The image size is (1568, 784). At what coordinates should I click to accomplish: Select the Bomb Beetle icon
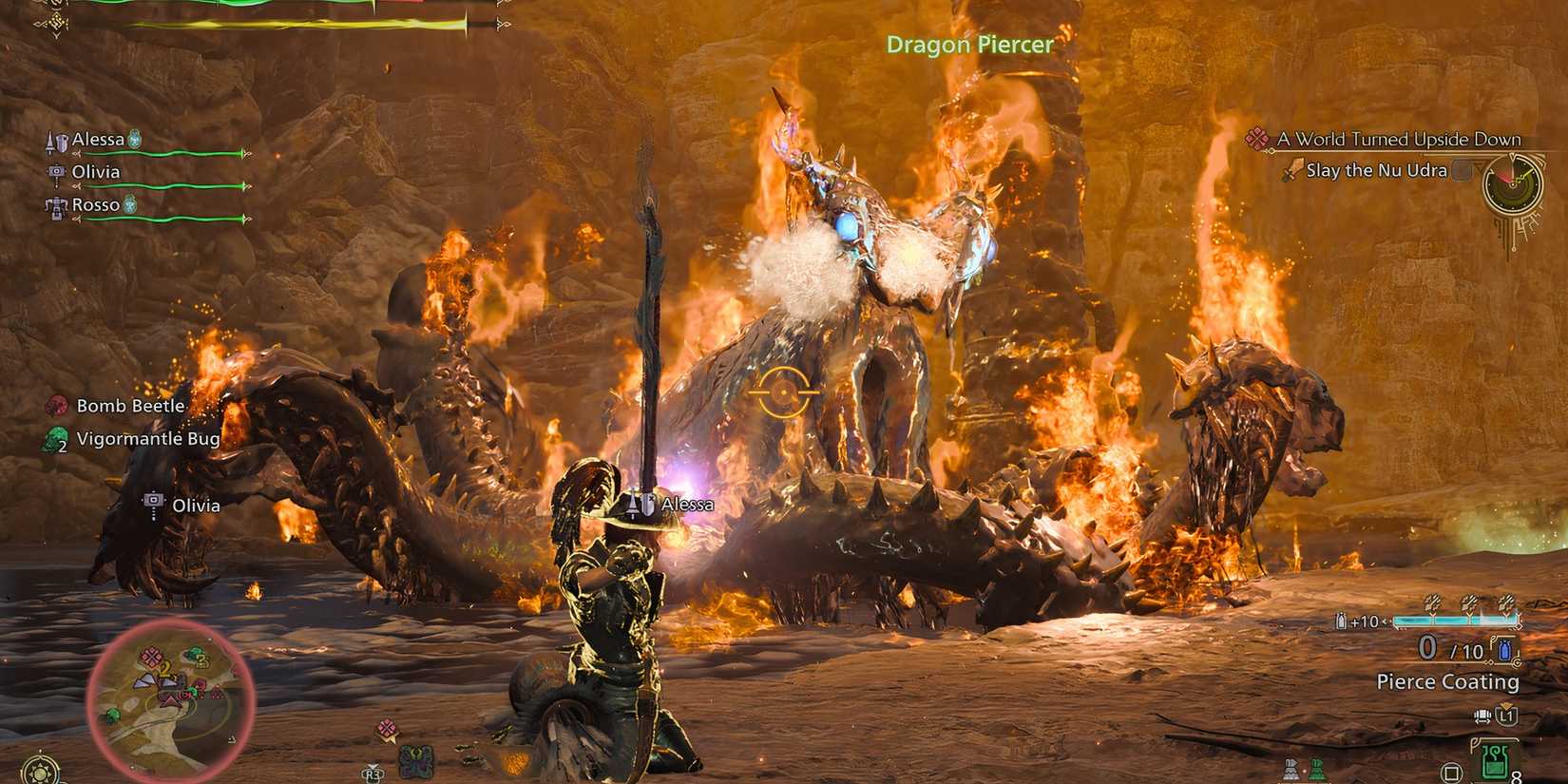click(56, 405)
